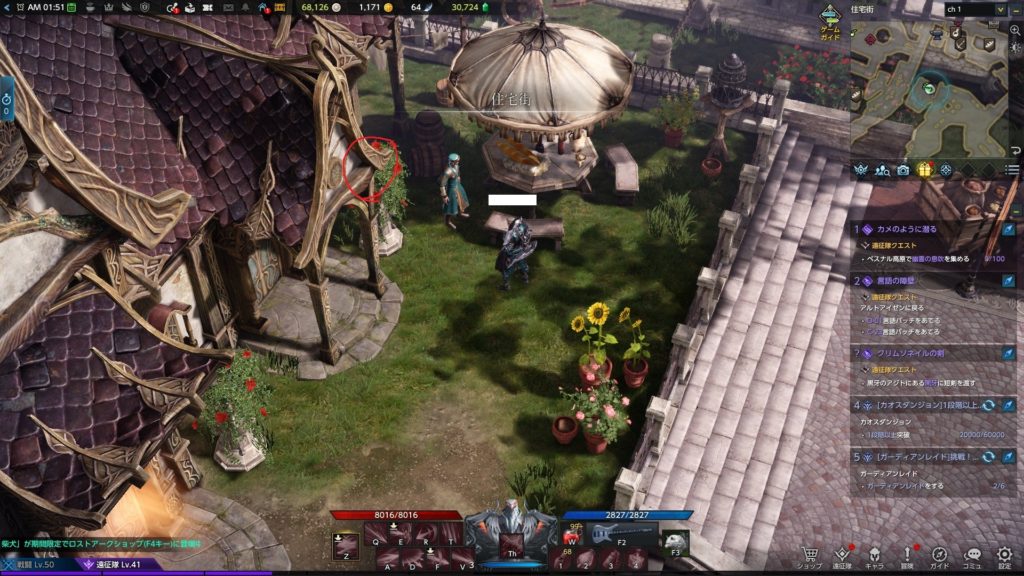Open the camera screenshot mode icon
This screenshot has width=1024, height=576.
click(903, 170)
